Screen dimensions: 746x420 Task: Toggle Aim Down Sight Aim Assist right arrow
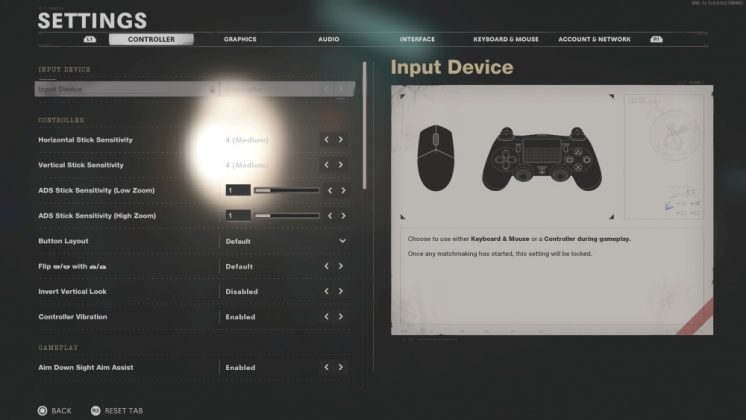[x=341, y=368]
